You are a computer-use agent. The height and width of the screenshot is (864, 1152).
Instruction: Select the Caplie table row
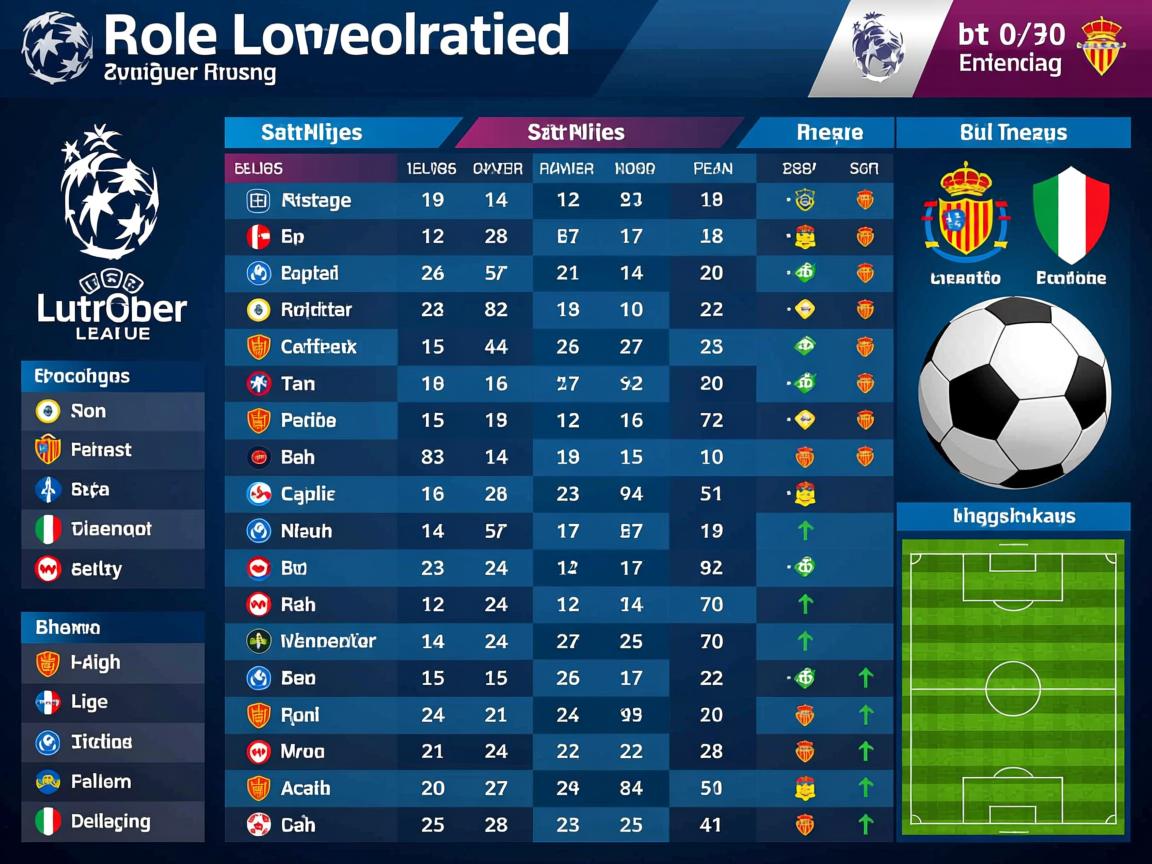[x=307, y=494]
